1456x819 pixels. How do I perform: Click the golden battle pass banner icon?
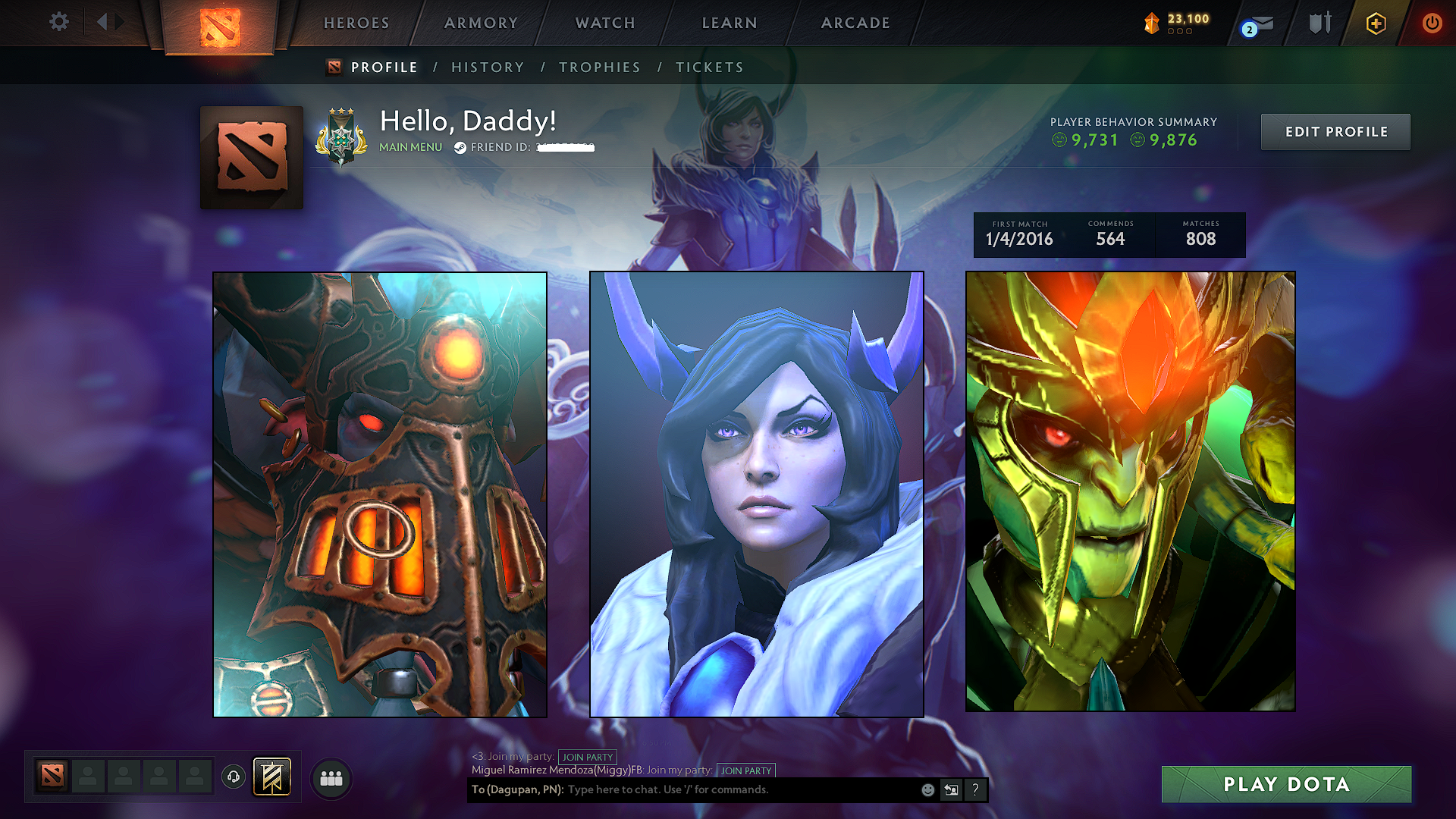[x=273, y=776]
